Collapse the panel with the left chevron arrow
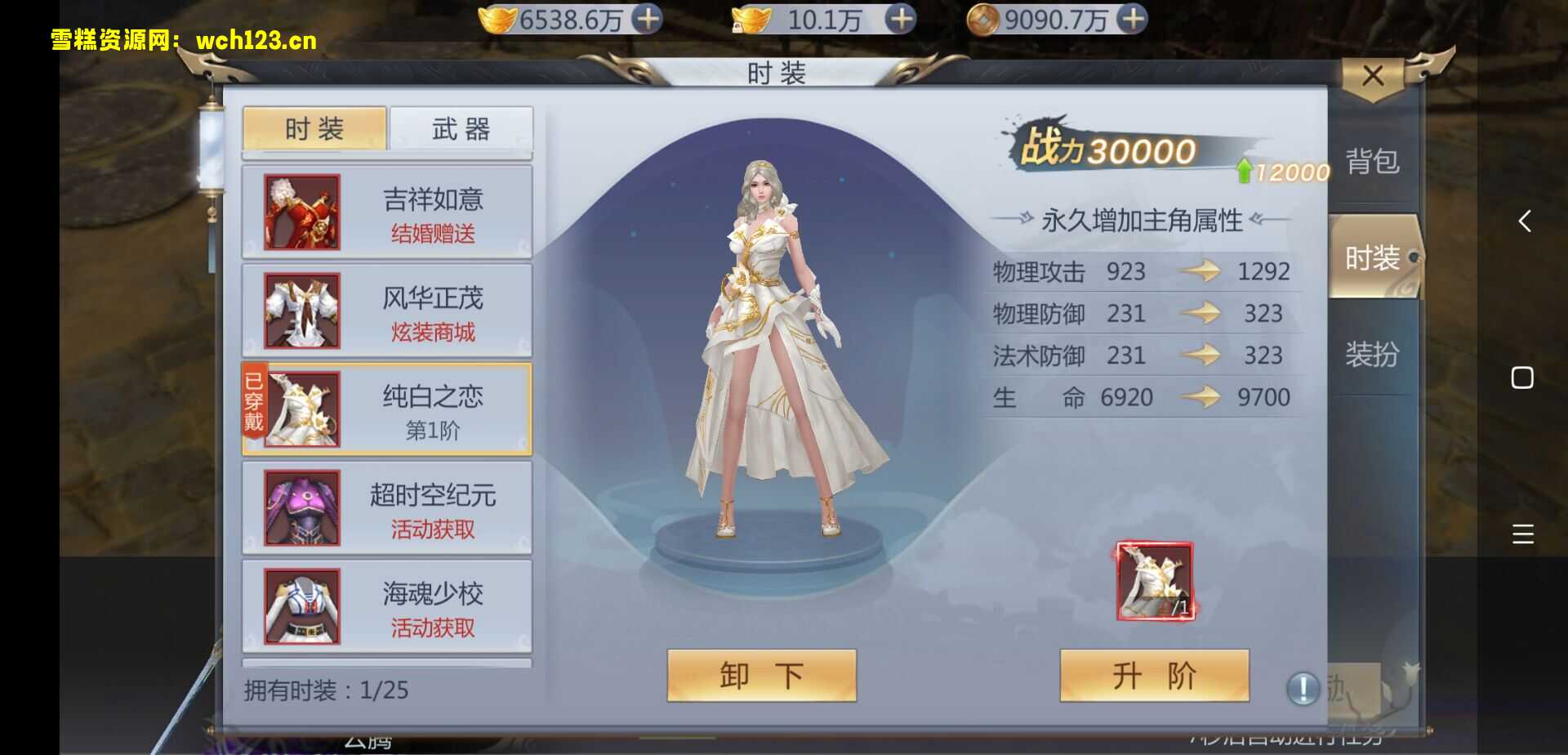This screenshot has height=755, width=1568. coord(1524,221)
